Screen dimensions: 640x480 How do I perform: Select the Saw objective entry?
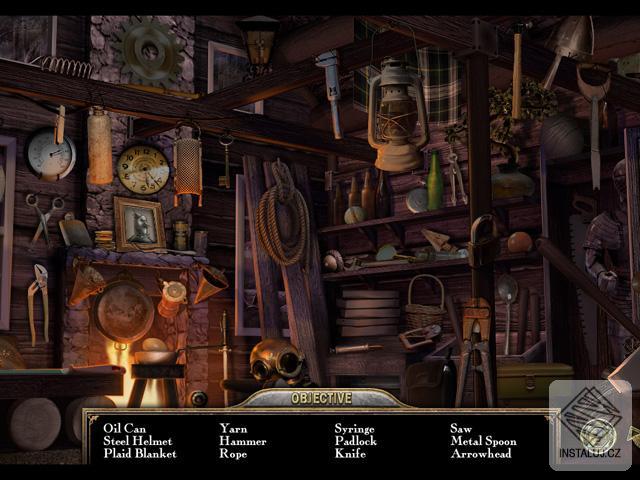coord(460,428)
